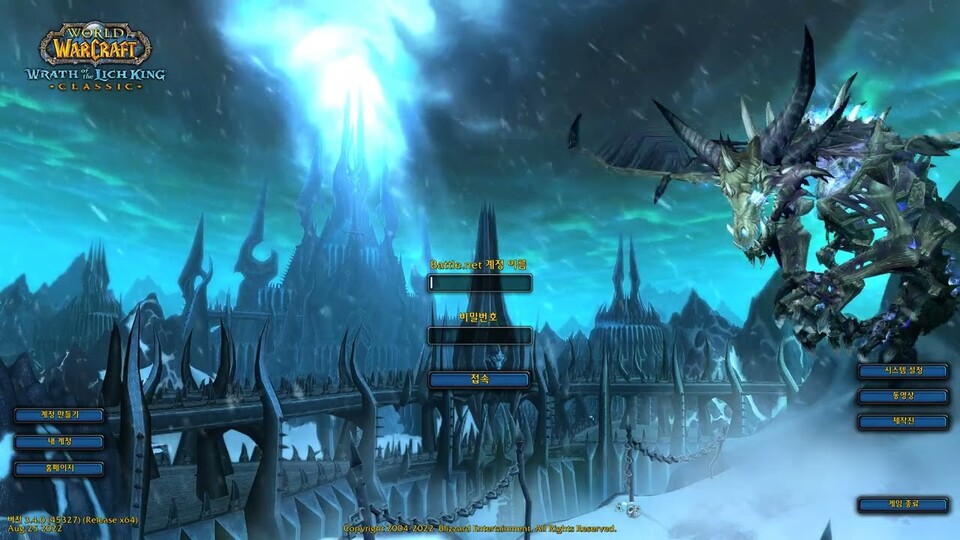Open 시스템 설정 system settings
This screenshot has width=960, height=540.
coord(902,371)
